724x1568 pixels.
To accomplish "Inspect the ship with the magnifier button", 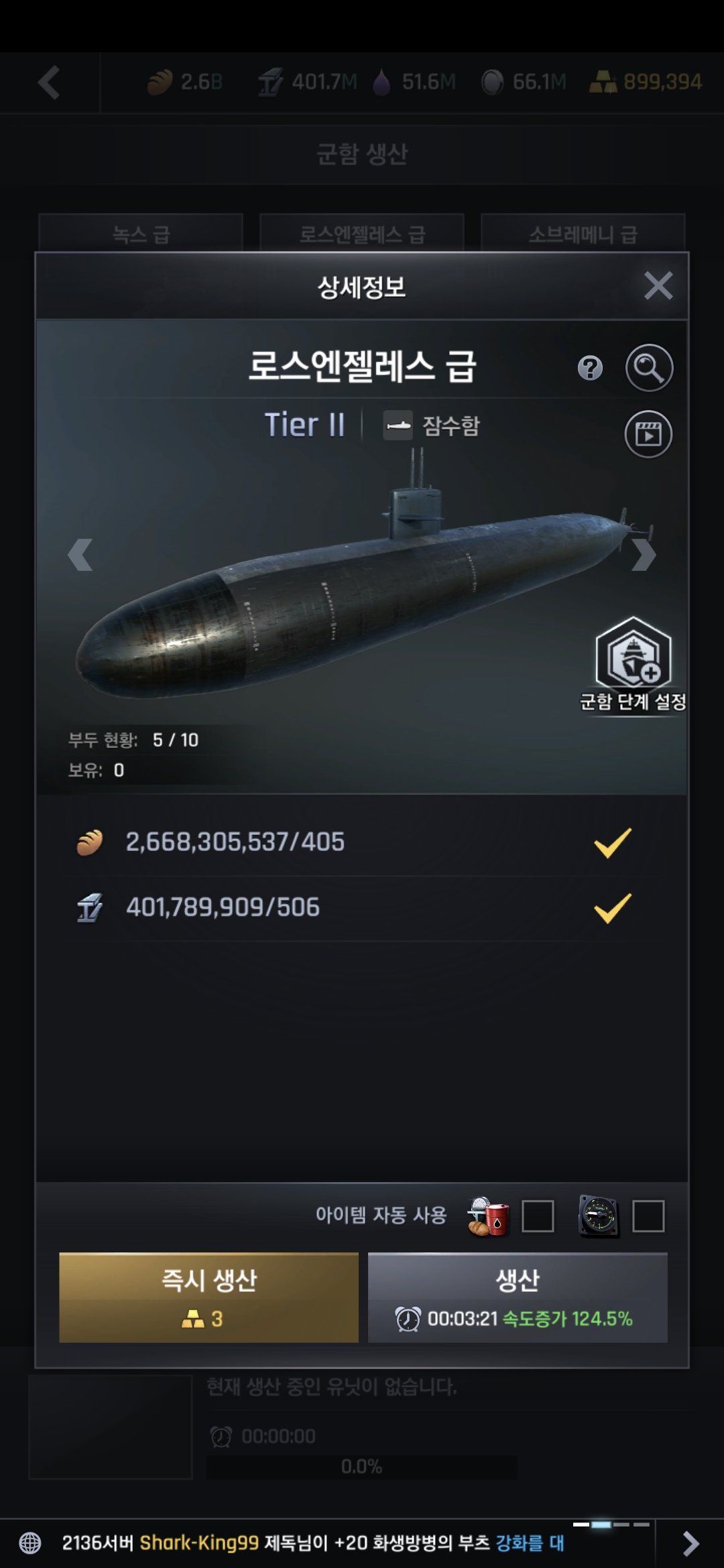I will [x=649, y=368].
